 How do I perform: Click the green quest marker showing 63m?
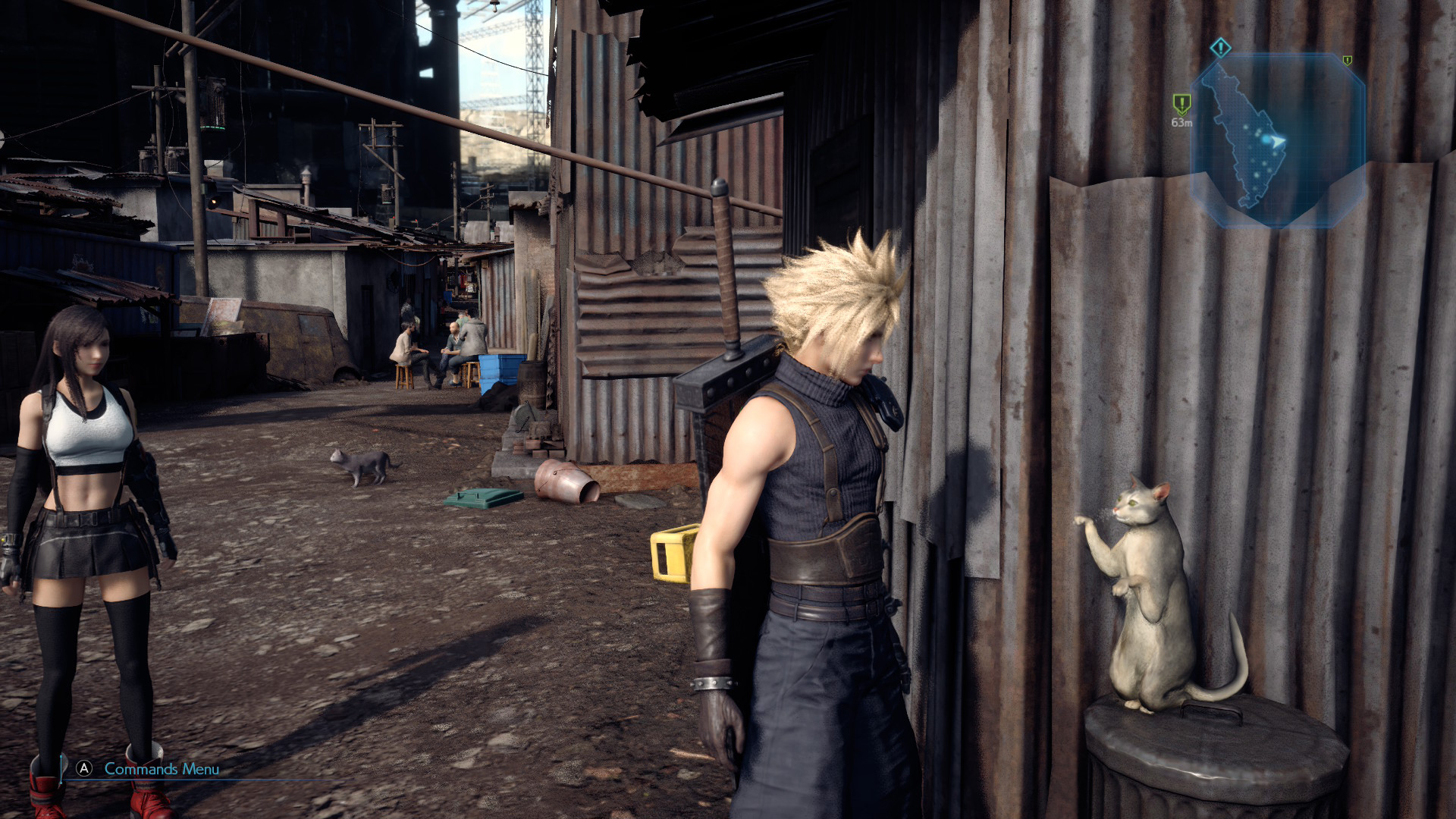(1181, 104)
